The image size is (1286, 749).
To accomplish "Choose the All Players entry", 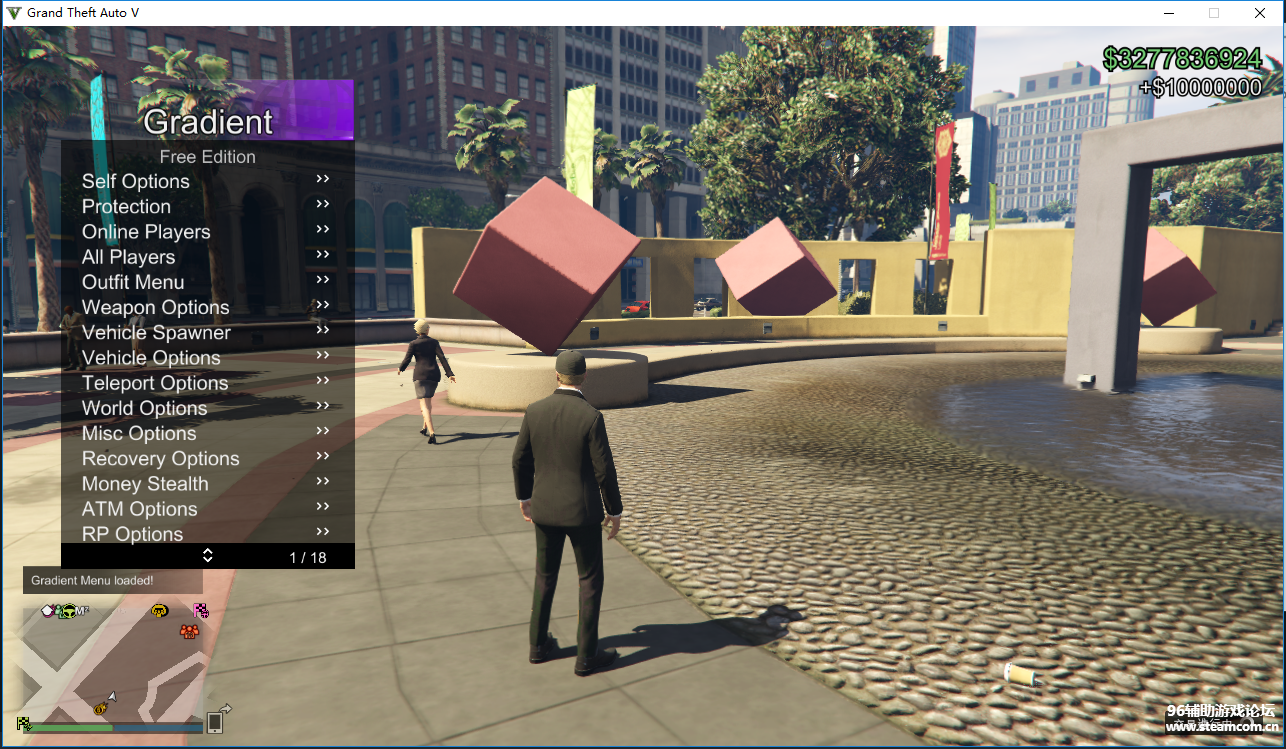I will tap(128, 257).
